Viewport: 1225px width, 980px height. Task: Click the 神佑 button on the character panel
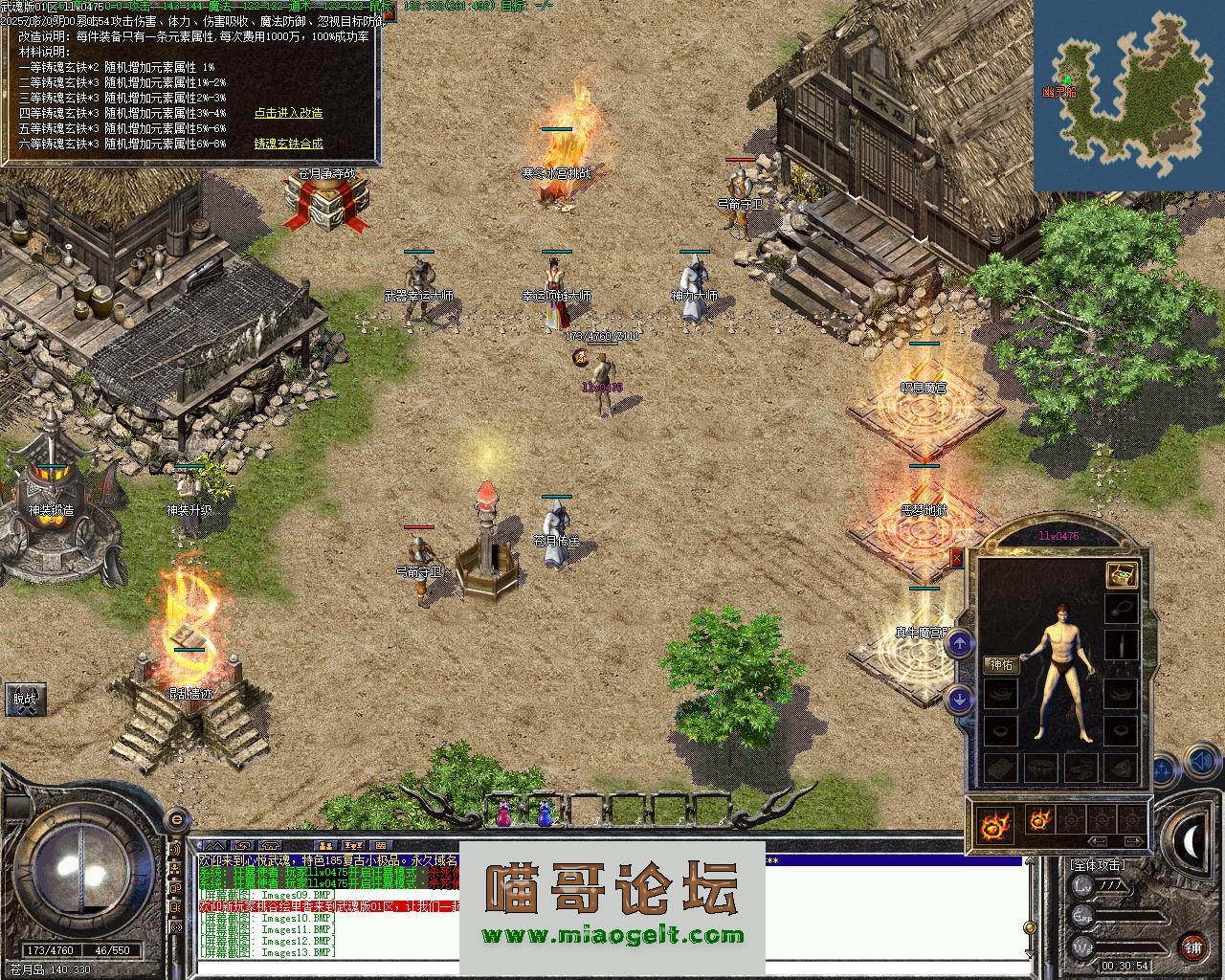(x=1001, y=665)
